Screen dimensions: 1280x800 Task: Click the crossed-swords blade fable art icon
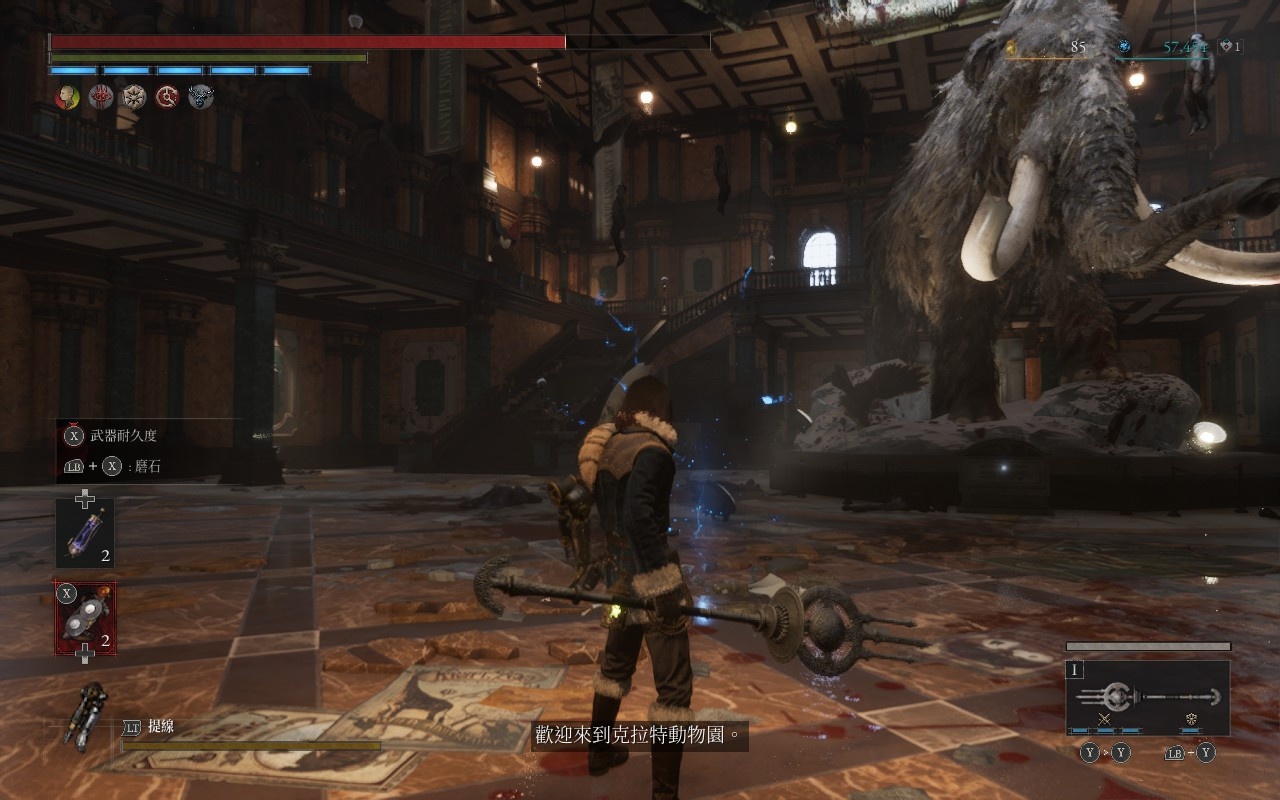tap(1105, 719)
